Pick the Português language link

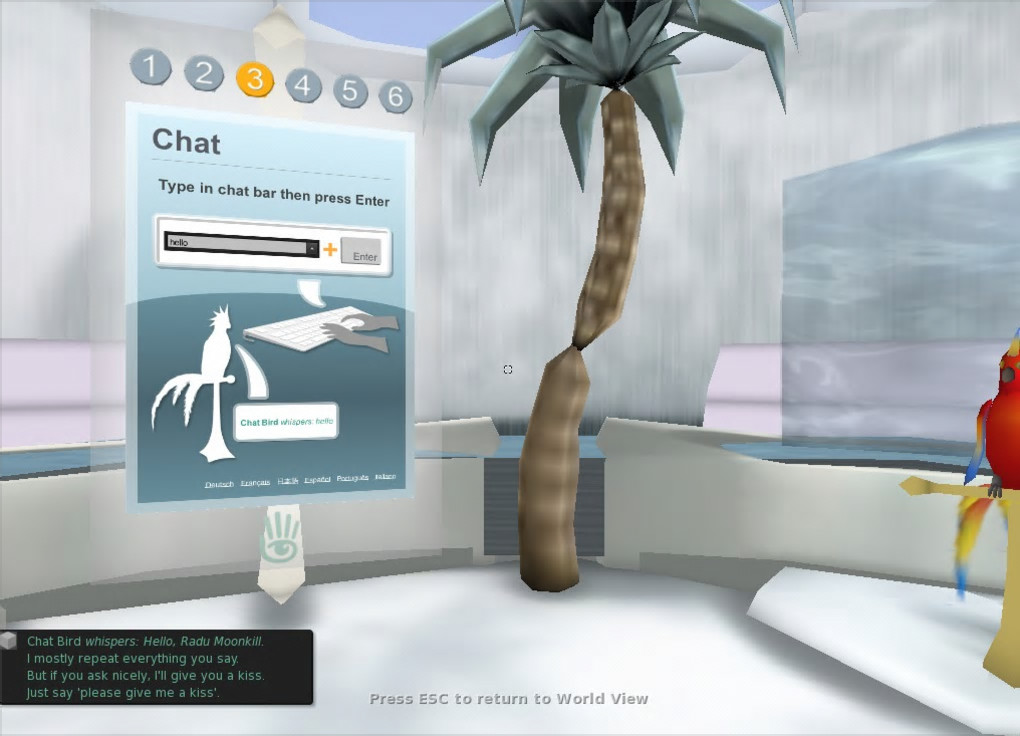352,478
